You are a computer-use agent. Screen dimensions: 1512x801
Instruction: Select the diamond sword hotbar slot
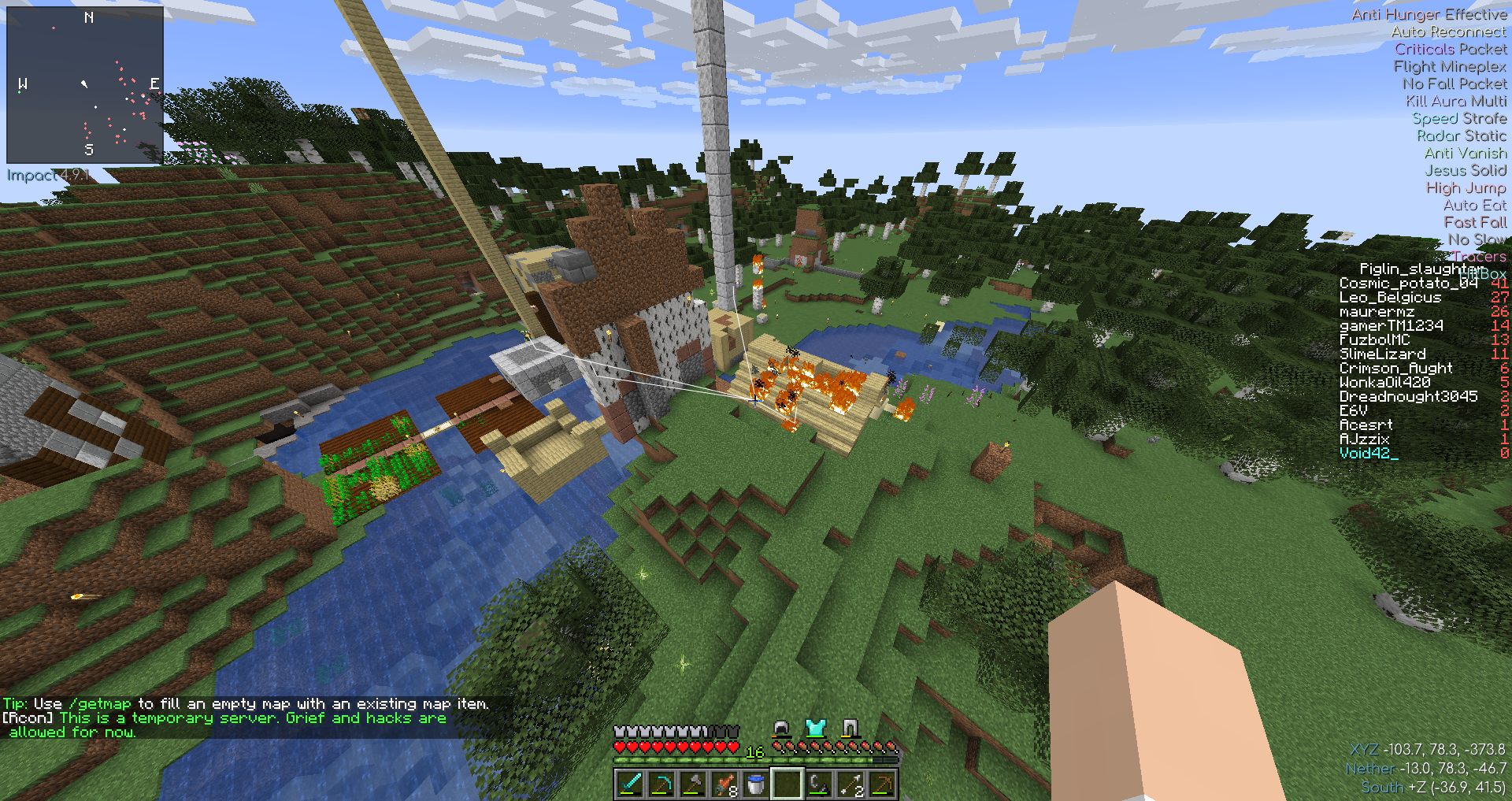point(630,784)
